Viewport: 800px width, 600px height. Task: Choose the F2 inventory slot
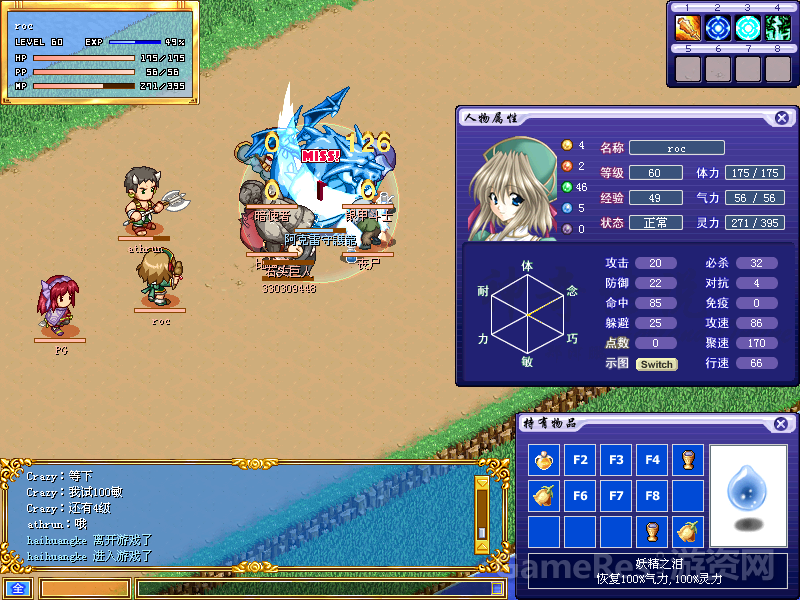[x=580, y=461]
